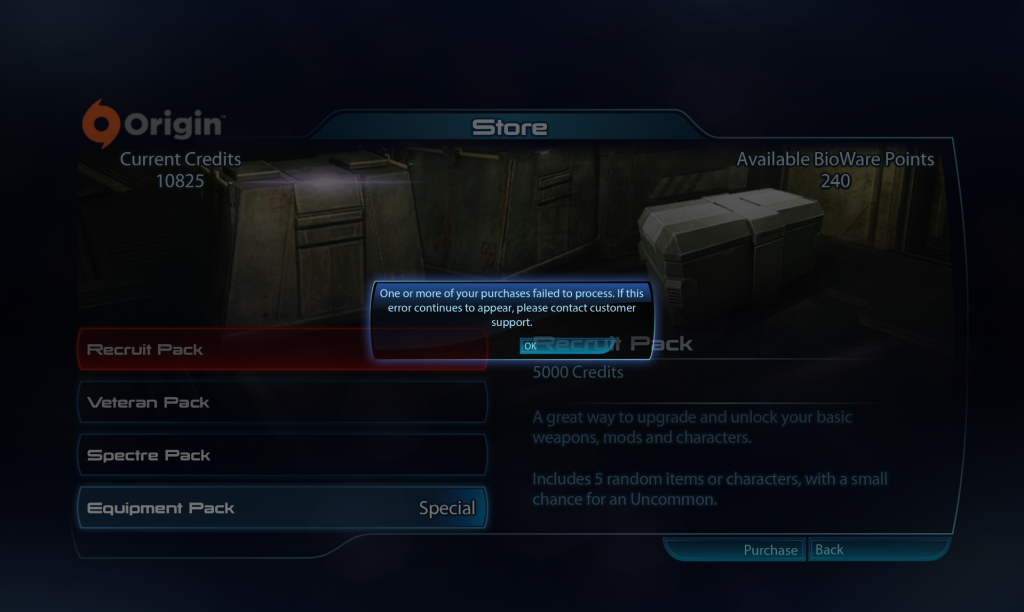Select the Recruit Pack entry
The width and height of the screenshot is (1024, 612).
click(281, 350)
